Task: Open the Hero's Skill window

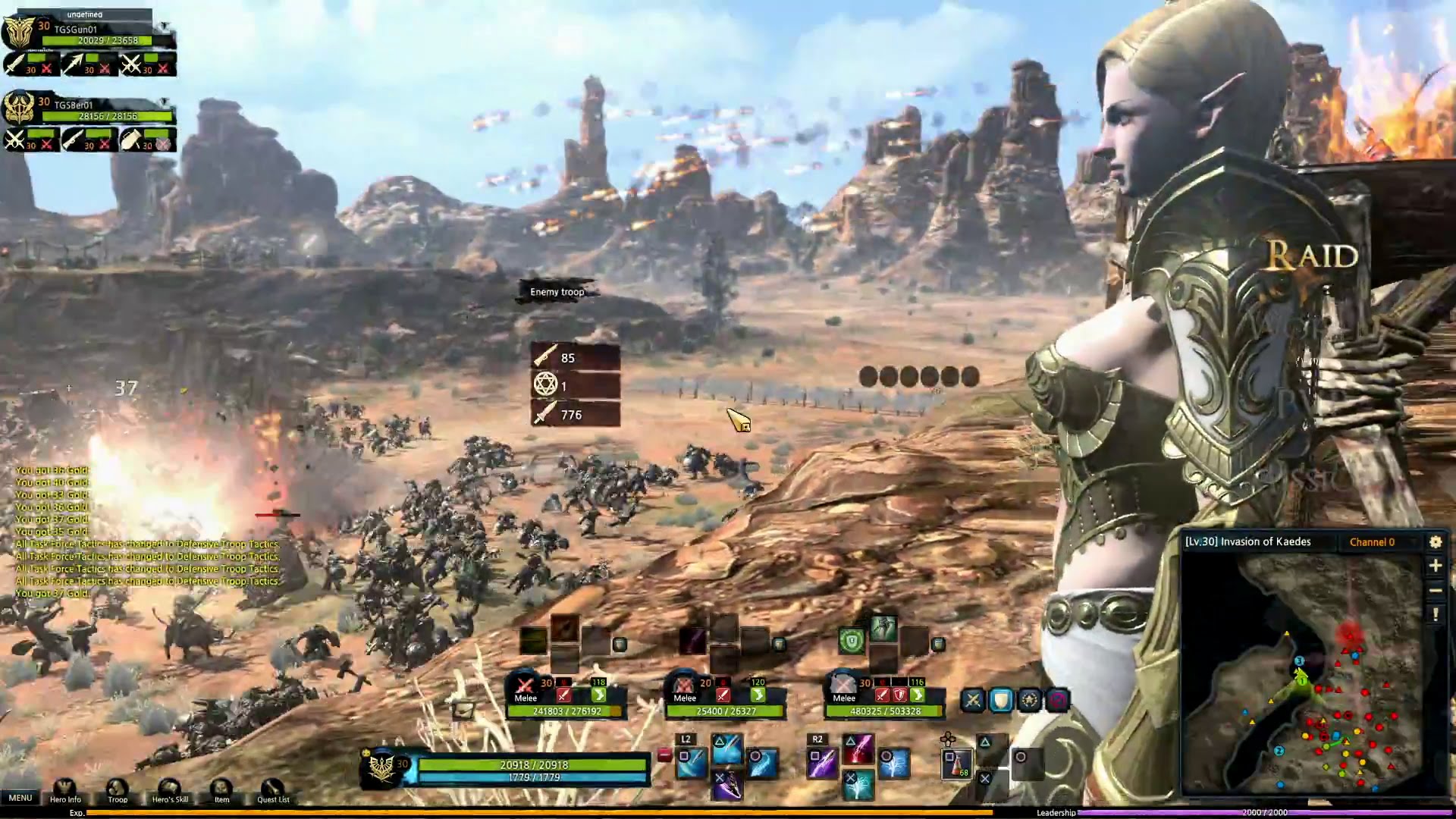Action: 170,790
